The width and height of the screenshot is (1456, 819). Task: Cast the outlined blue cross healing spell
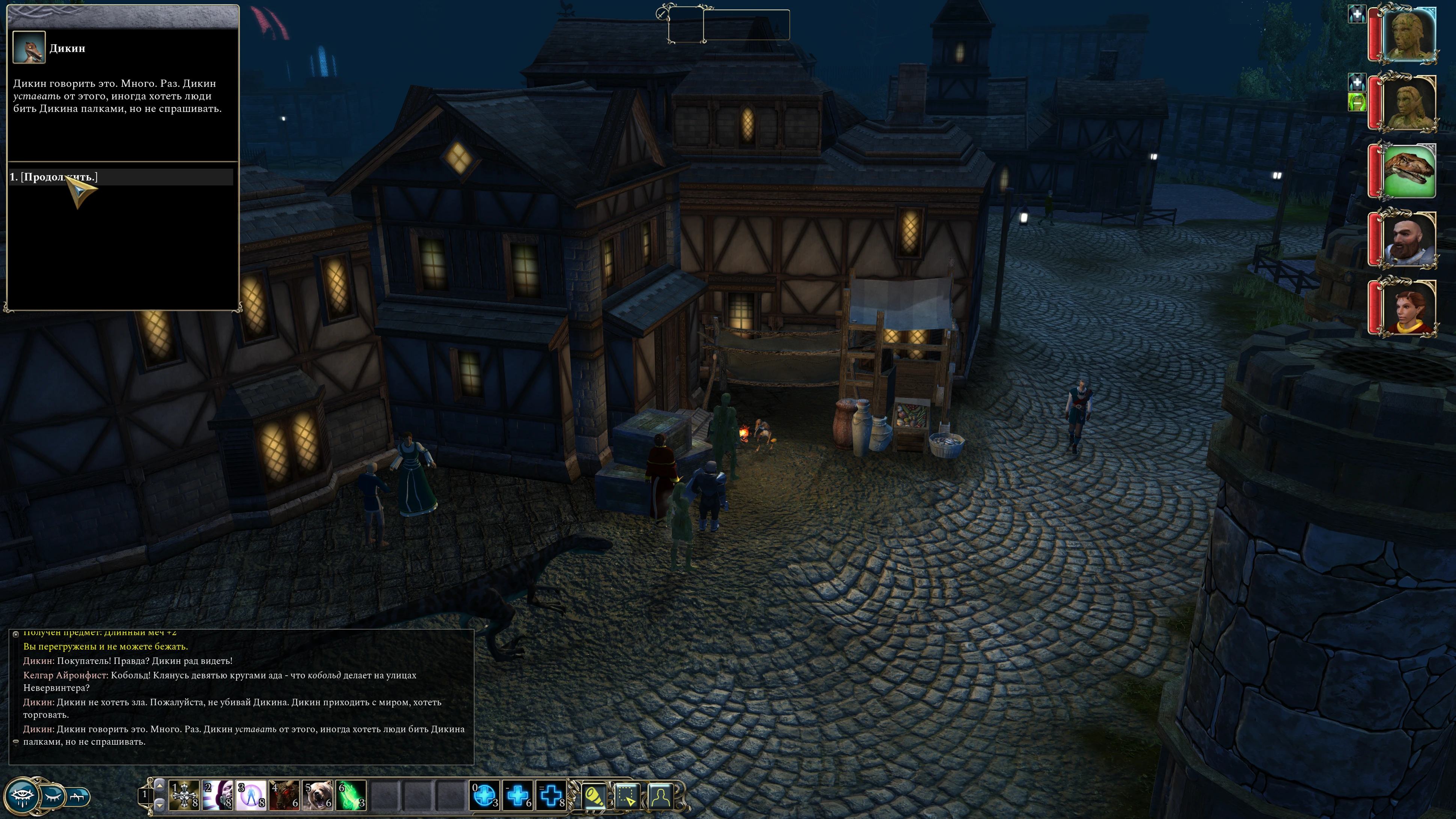pyautogui.click(x=552, y=795)
